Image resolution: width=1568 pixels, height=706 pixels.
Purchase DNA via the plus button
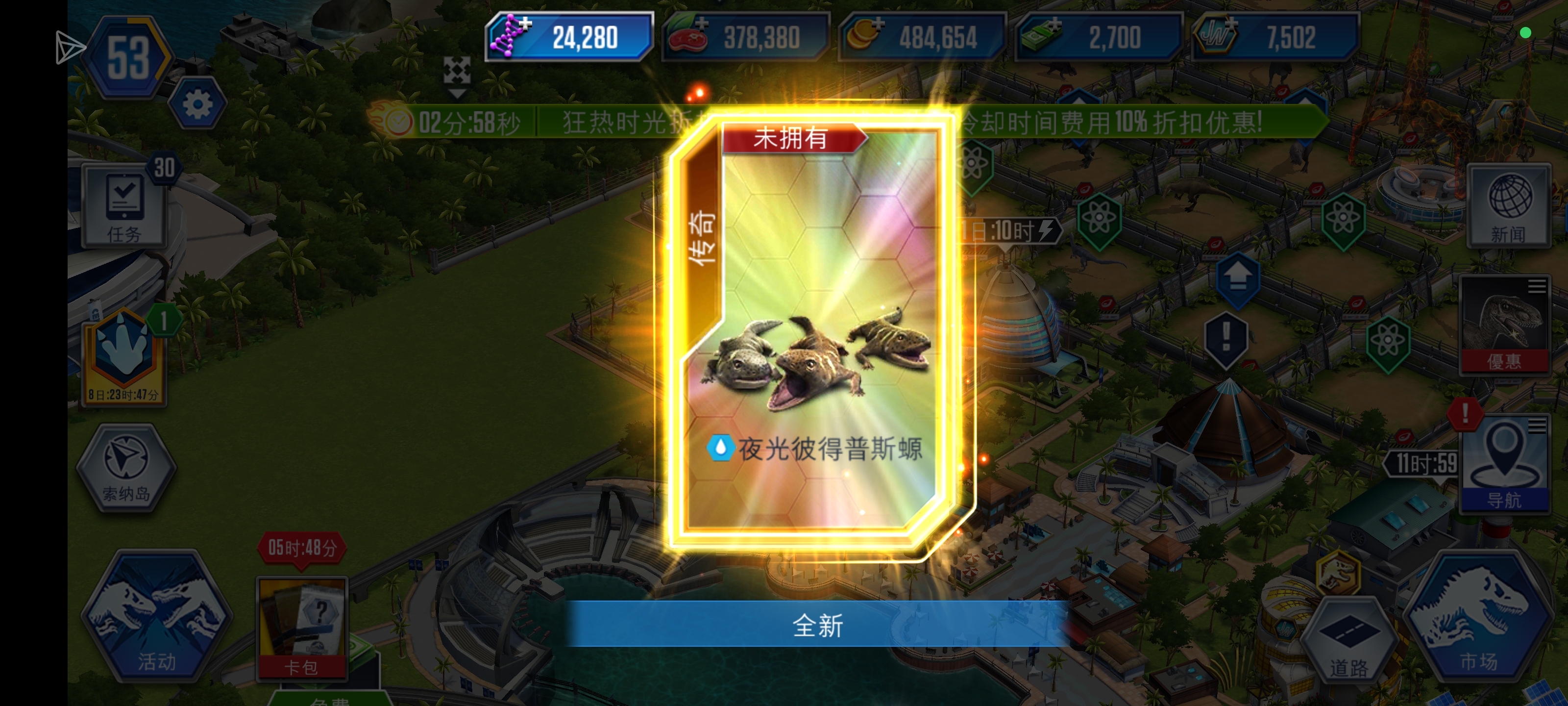point(526,25)
